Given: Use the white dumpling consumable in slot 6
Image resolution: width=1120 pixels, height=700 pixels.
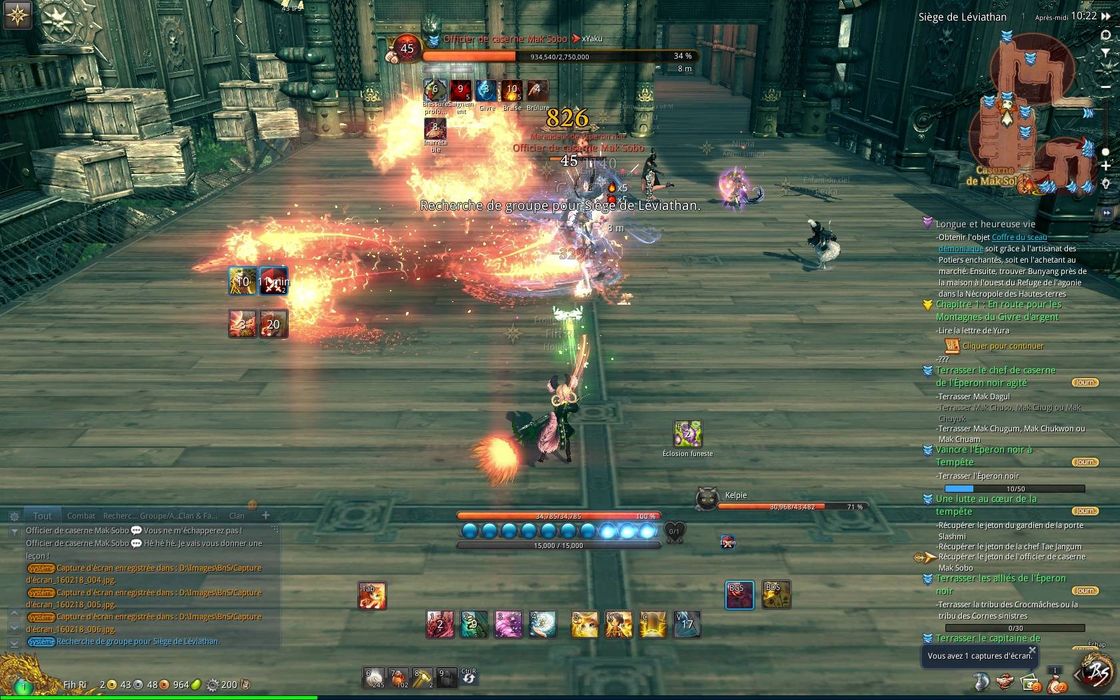Looking at the screenshot, I should click(x=373, y=677).
